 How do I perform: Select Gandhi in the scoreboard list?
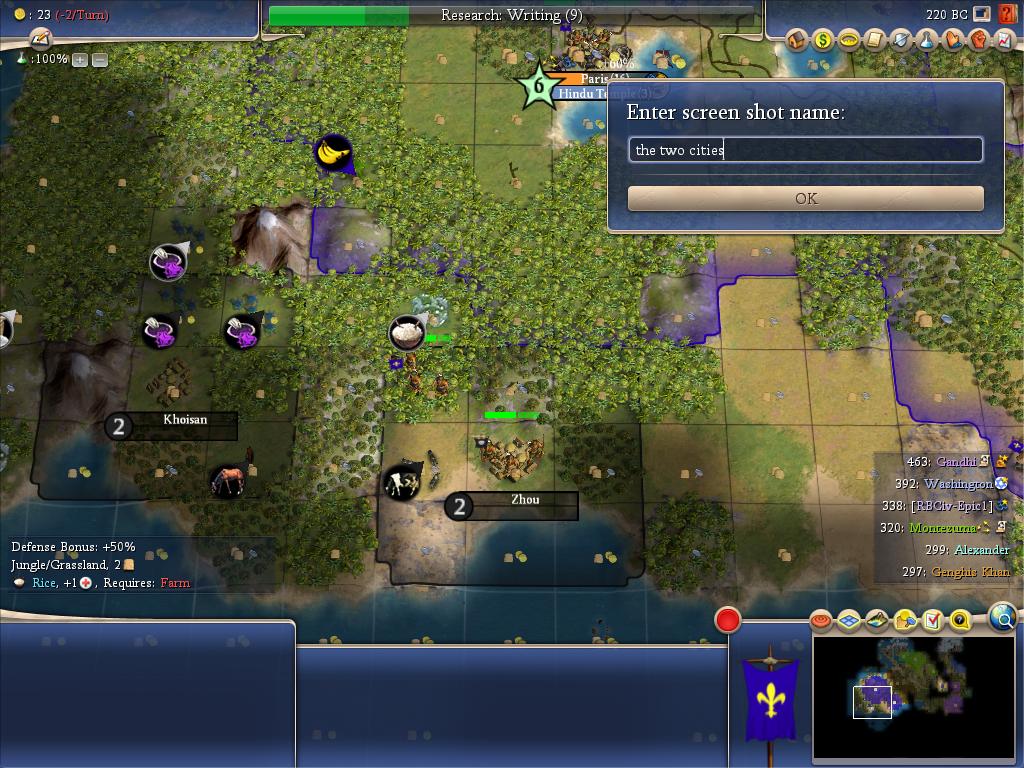pyautogui.click(x=955, y=462)
